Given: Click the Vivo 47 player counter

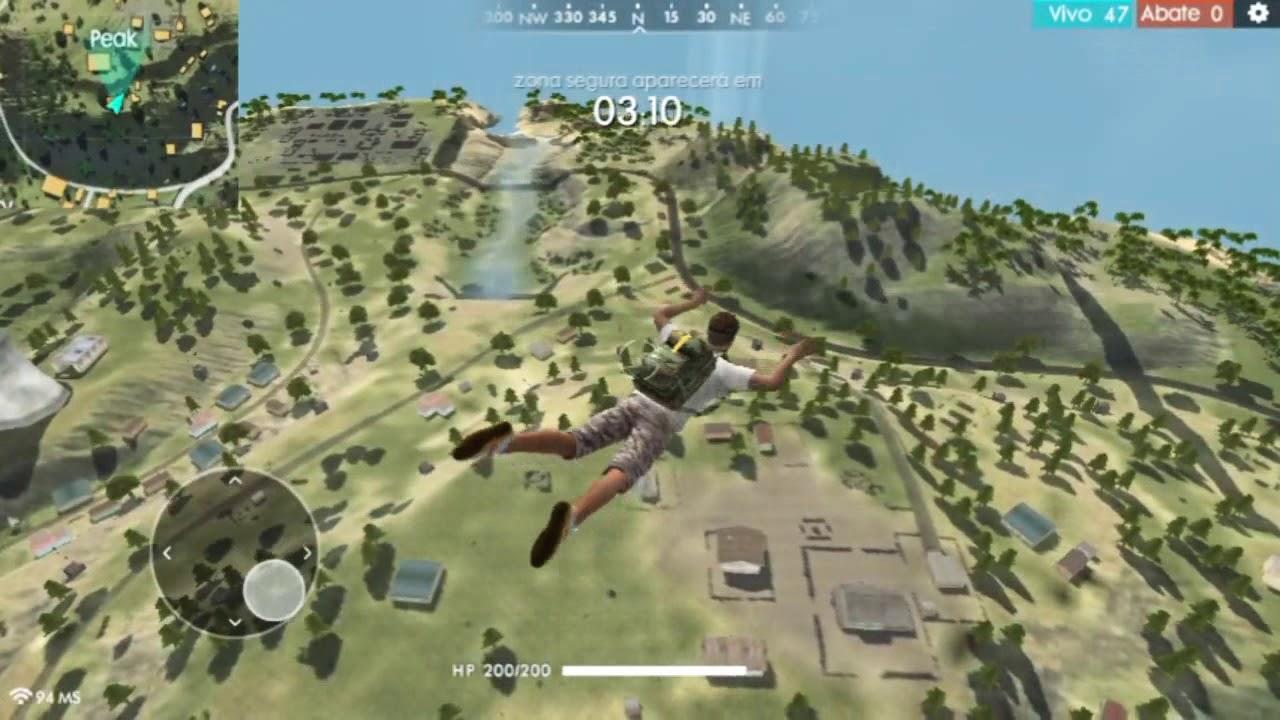Looking at the screenshot, I should pyautogui.click(x=1082, y=14).
